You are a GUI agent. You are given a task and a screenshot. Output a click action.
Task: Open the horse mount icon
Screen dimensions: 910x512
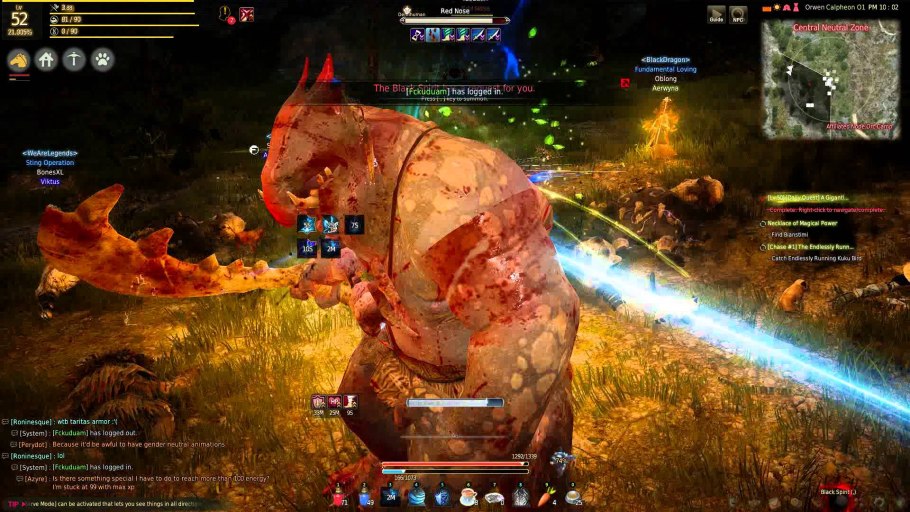pyautogui.click(x=19, y=60)
